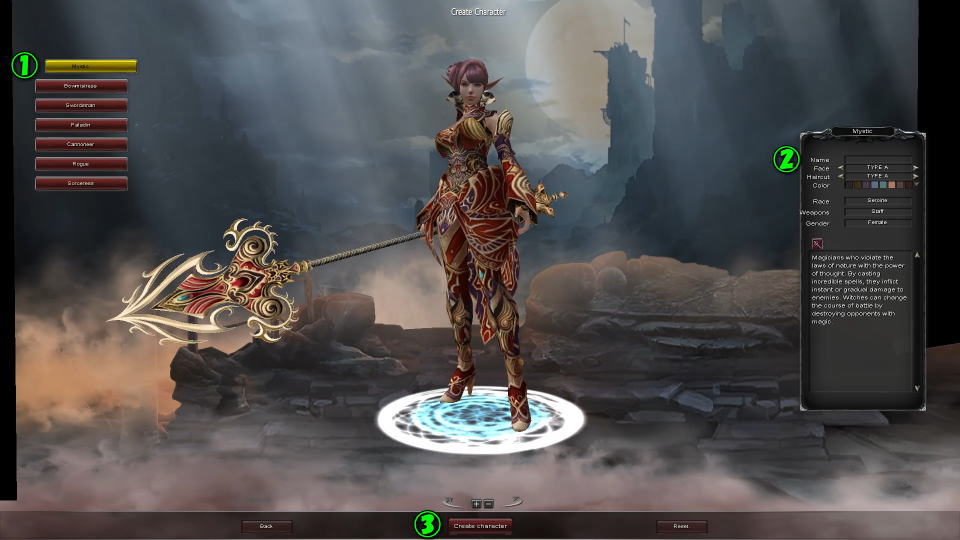Choose the Bowmistress class

[81, 86]
